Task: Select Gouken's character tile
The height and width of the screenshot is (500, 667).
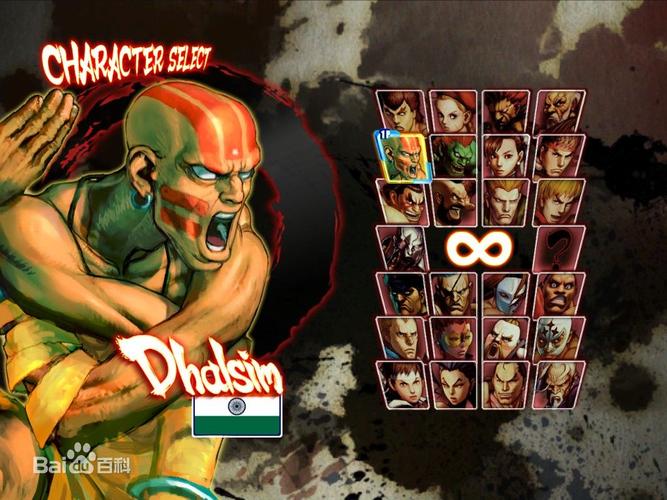Action: [559, 111]
